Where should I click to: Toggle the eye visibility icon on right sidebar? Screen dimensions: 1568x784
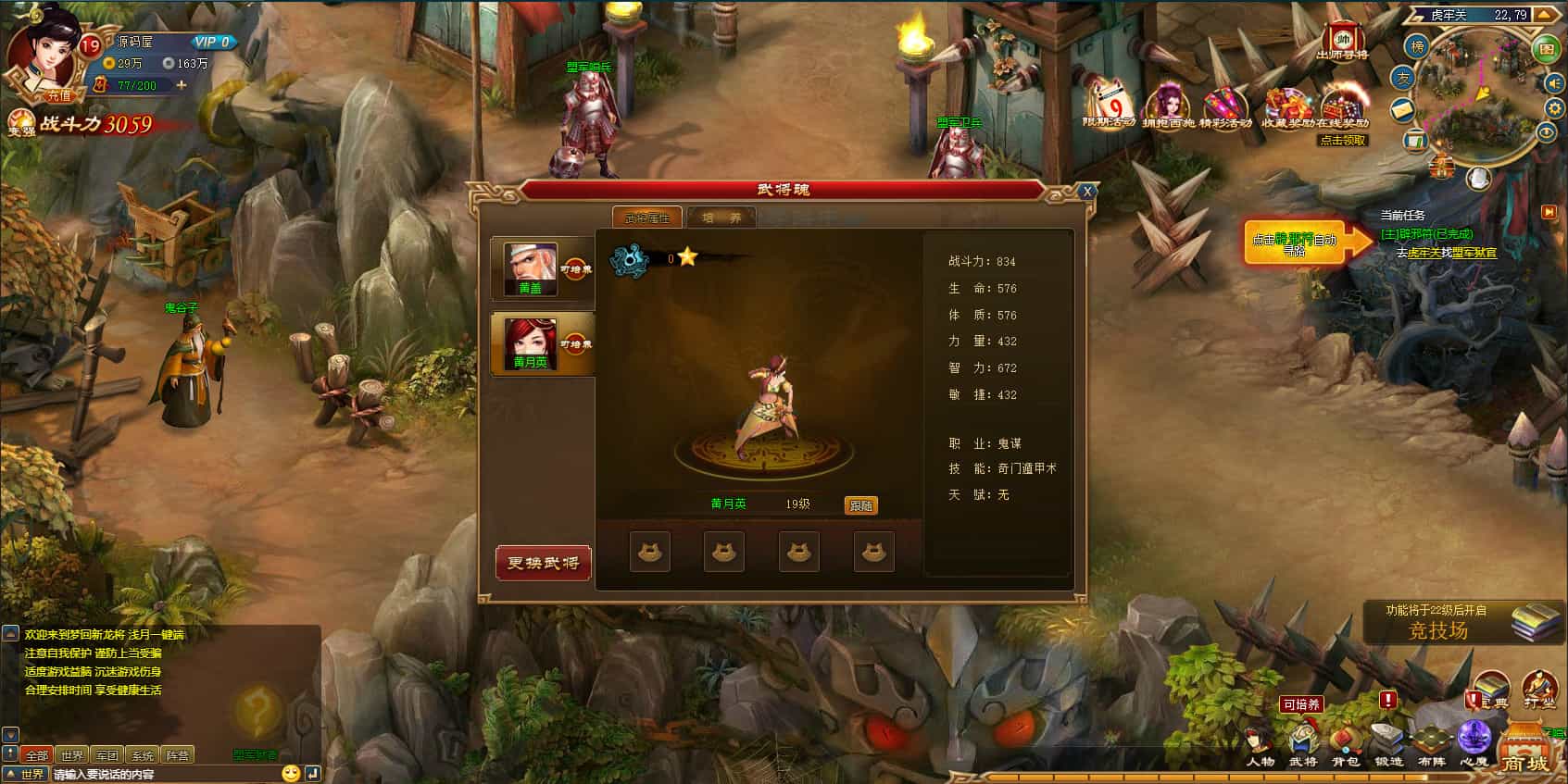[1547, 132]
